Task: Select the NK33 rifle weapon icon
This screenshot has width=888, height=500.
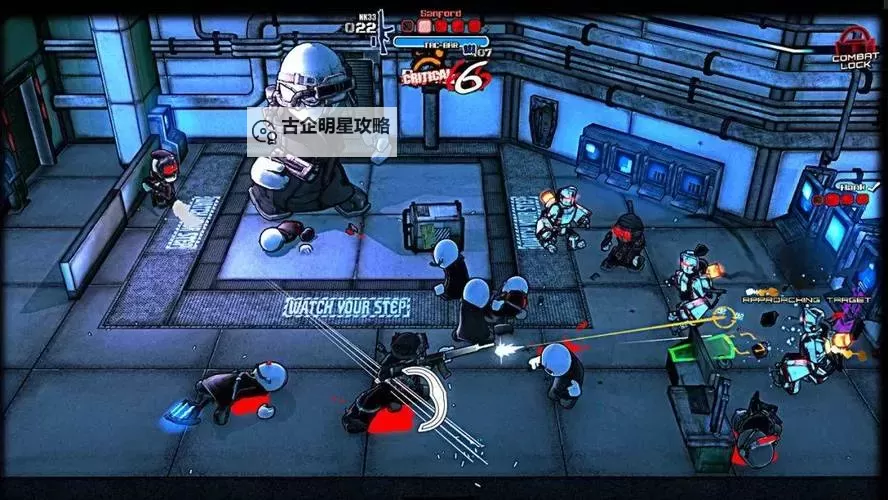Action: pos(381,28)
